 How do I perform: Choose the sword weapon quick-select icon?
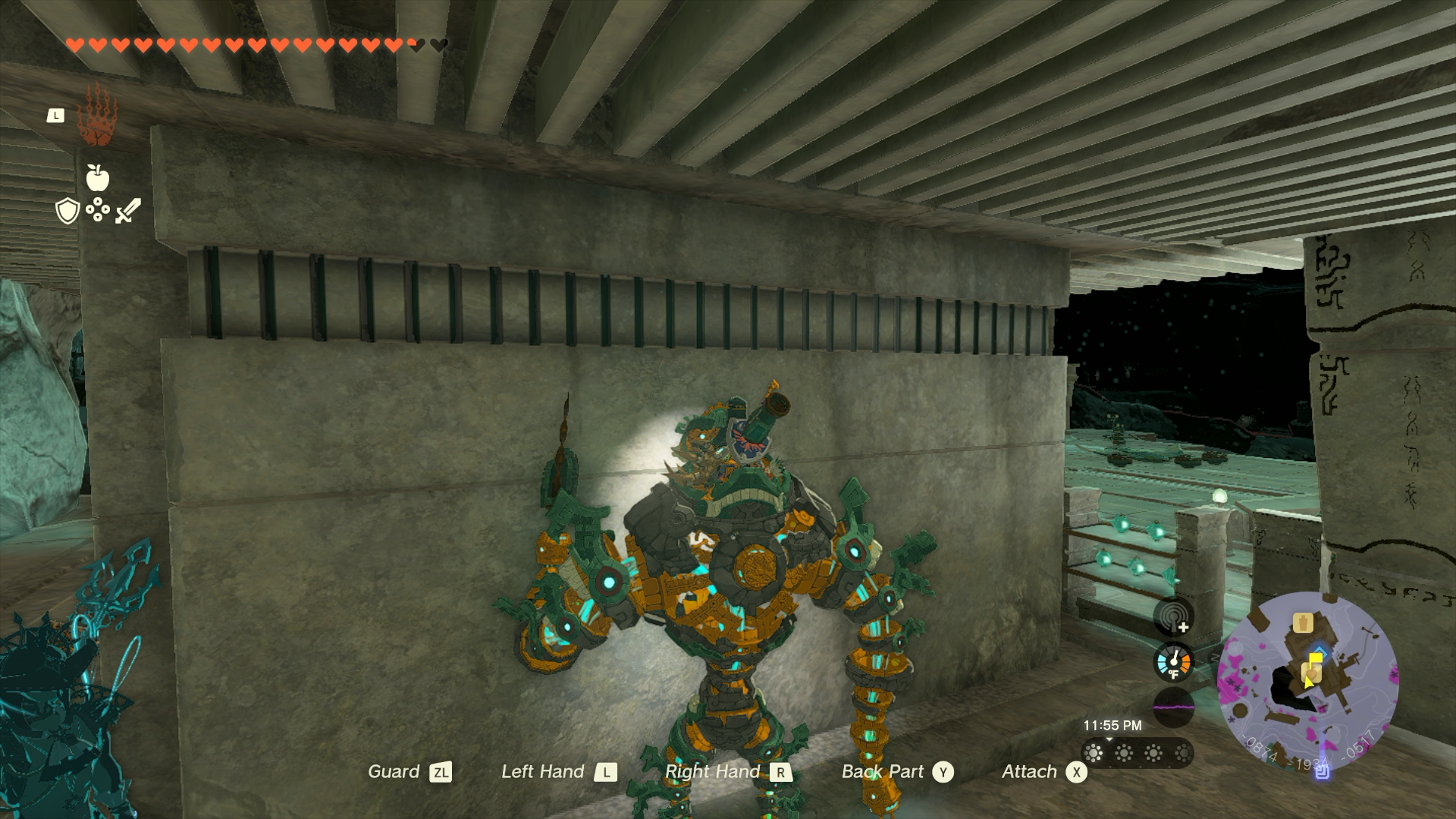click(128, 211)
